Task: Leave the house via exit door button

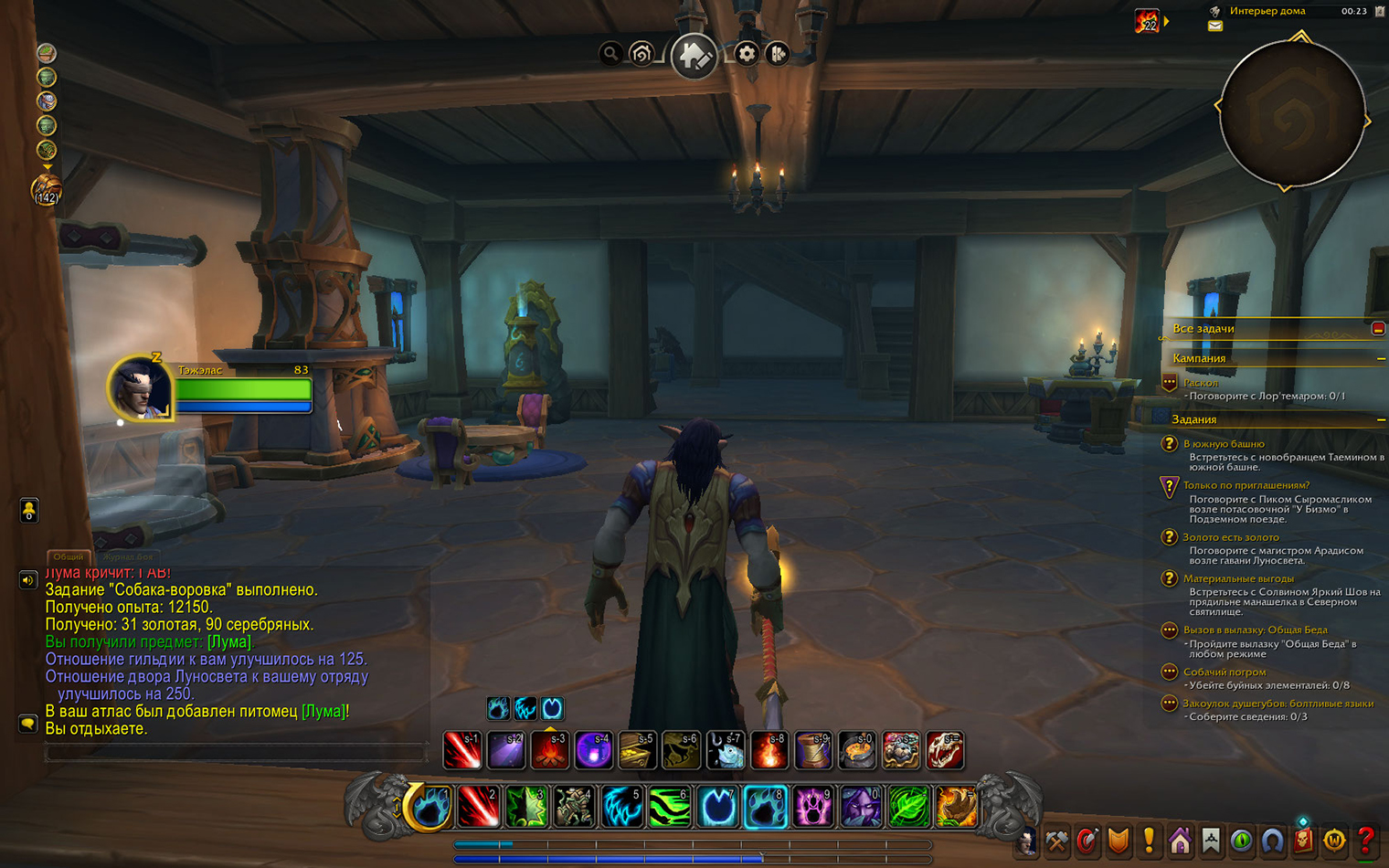Action: click(x=778, y=54)
